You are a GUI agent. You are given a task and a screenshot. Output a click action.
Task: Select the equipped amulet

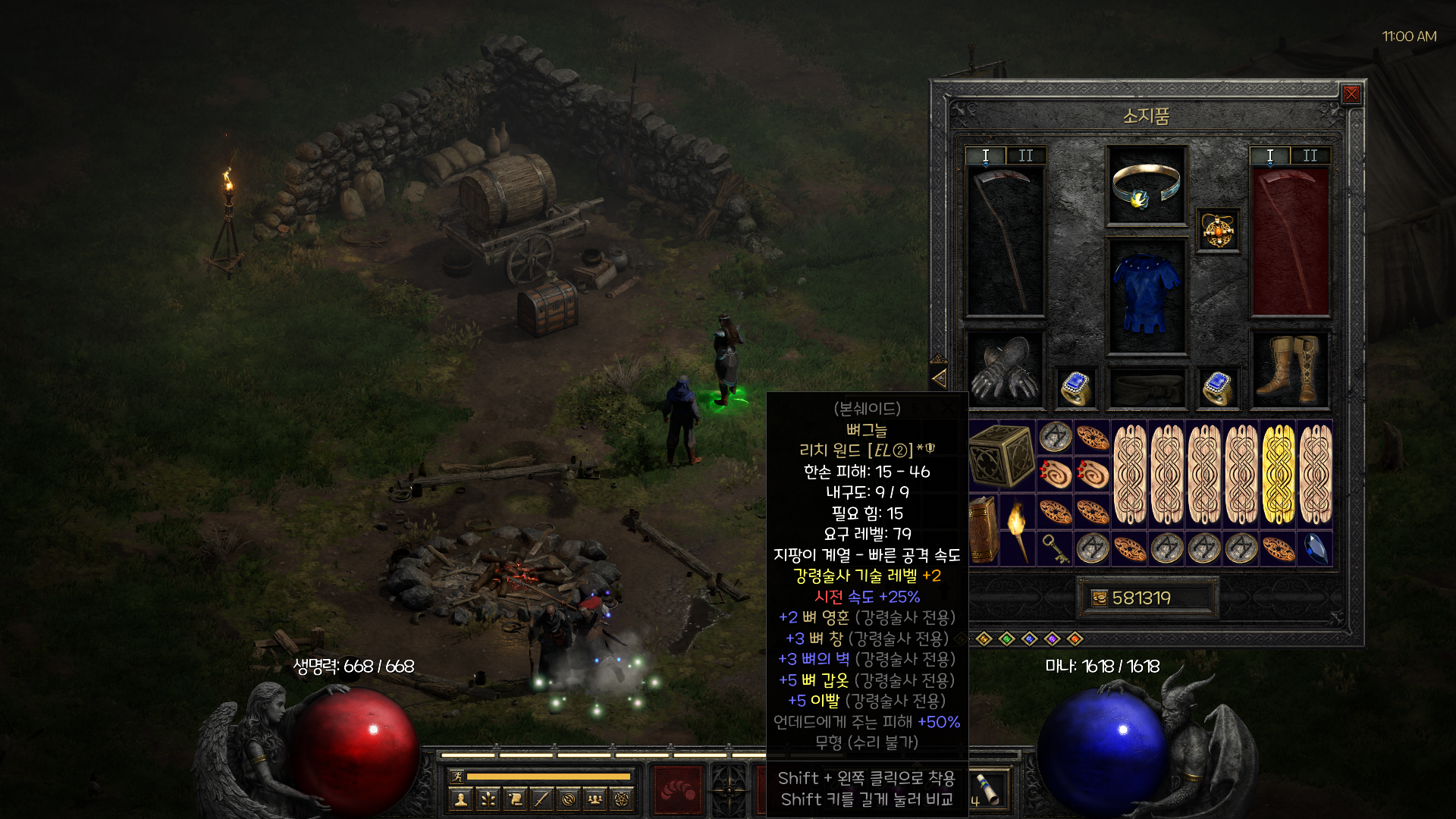tap(1218, 231)
